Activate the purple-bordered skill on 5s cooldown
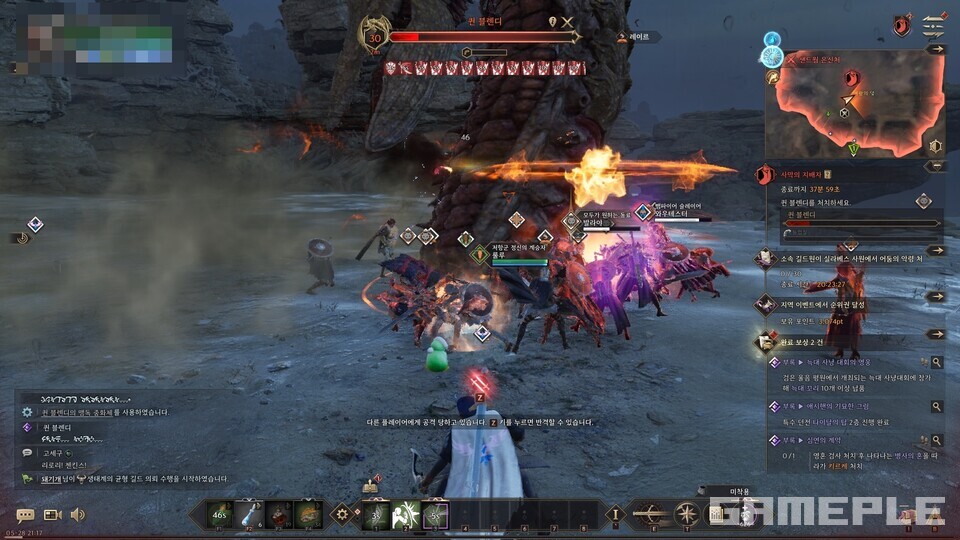The image size is (960, 540). (435, 514)
